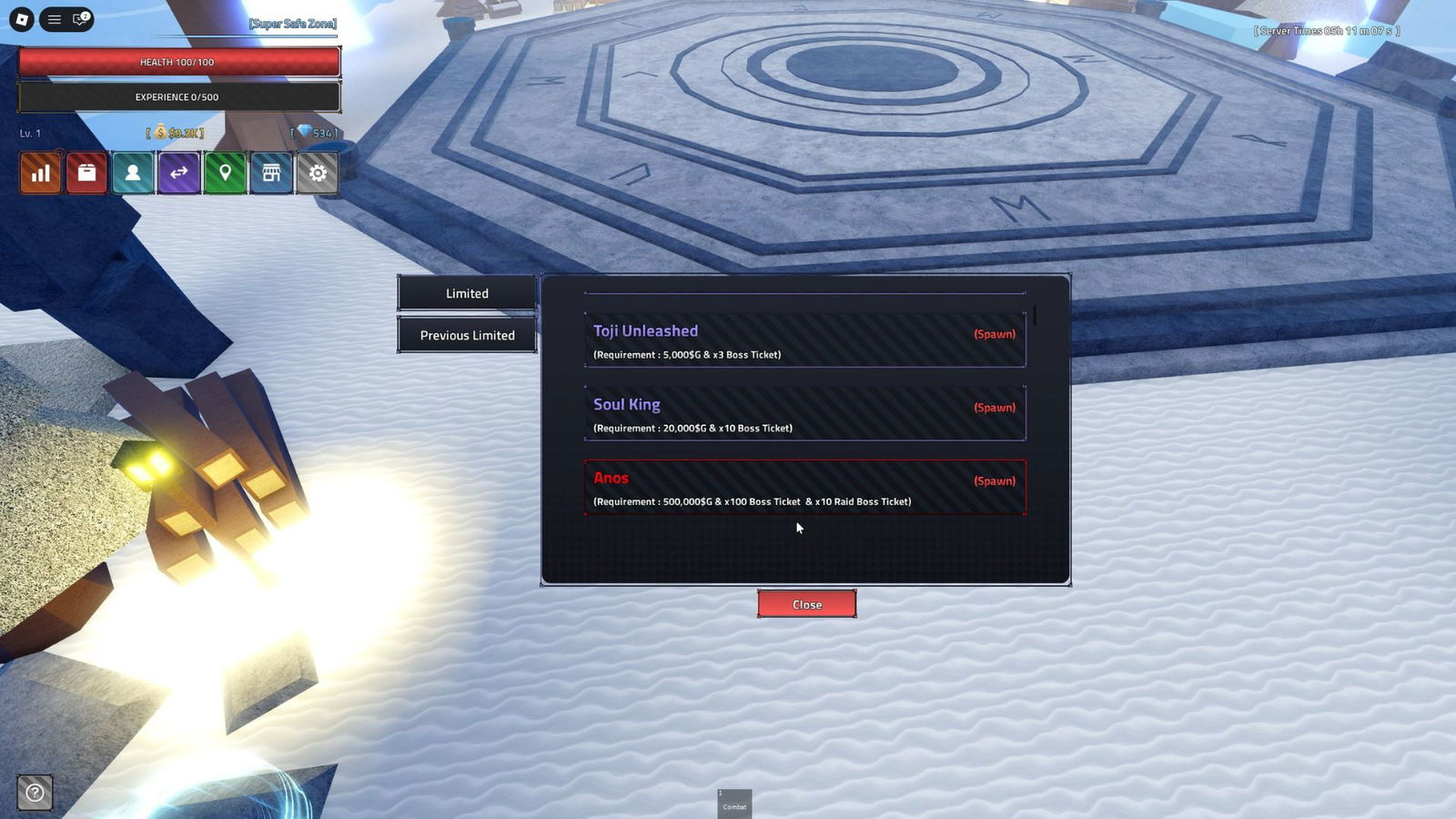Image resolution: width=1456 pixels, height=819 pixels.
Task: Open the question mark help icon
Action: 34,794
